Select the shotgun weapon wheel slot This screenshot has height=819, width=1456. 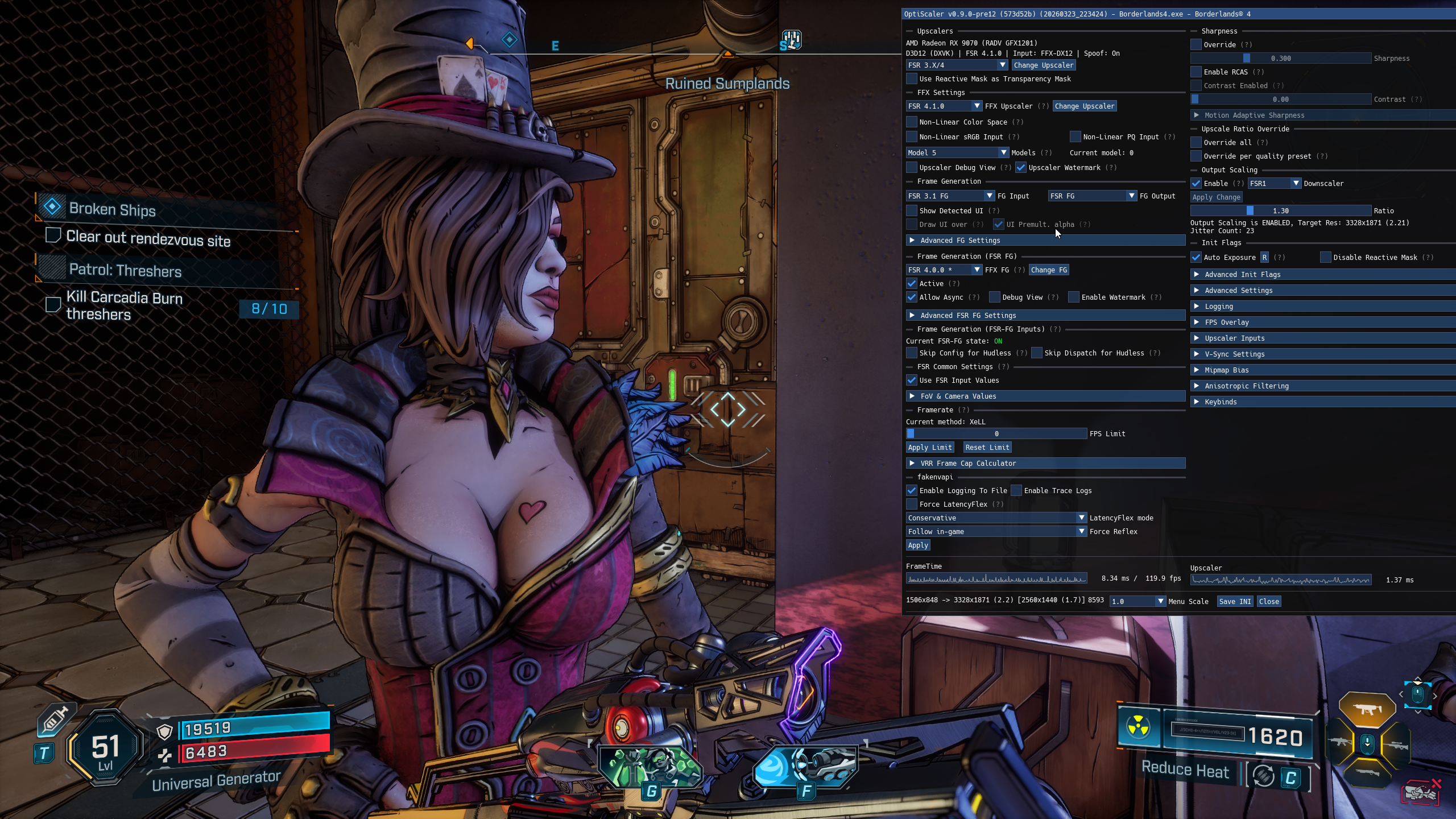1367,772
